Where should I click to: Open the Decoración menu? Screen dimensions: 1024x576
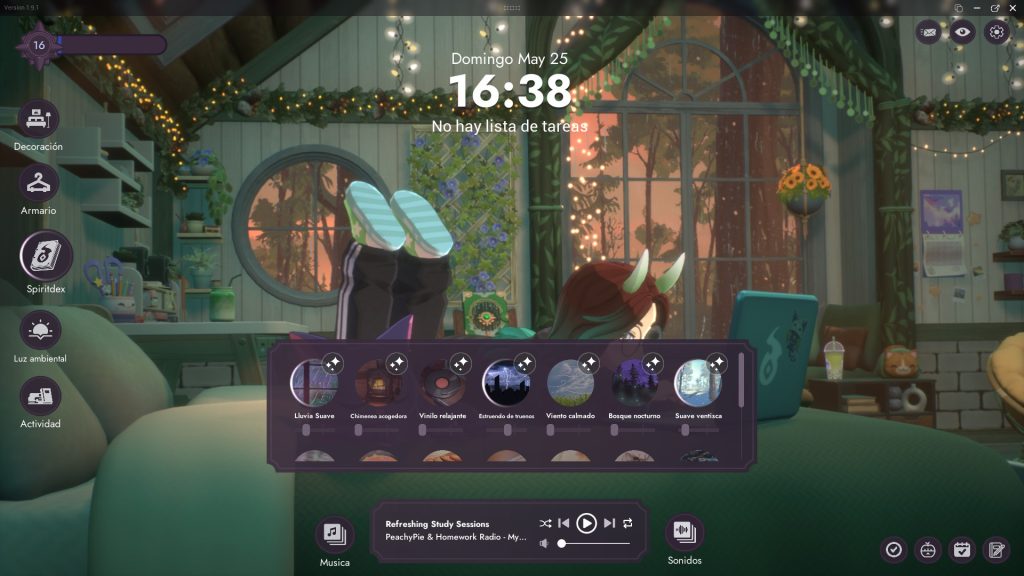(38, 120)
